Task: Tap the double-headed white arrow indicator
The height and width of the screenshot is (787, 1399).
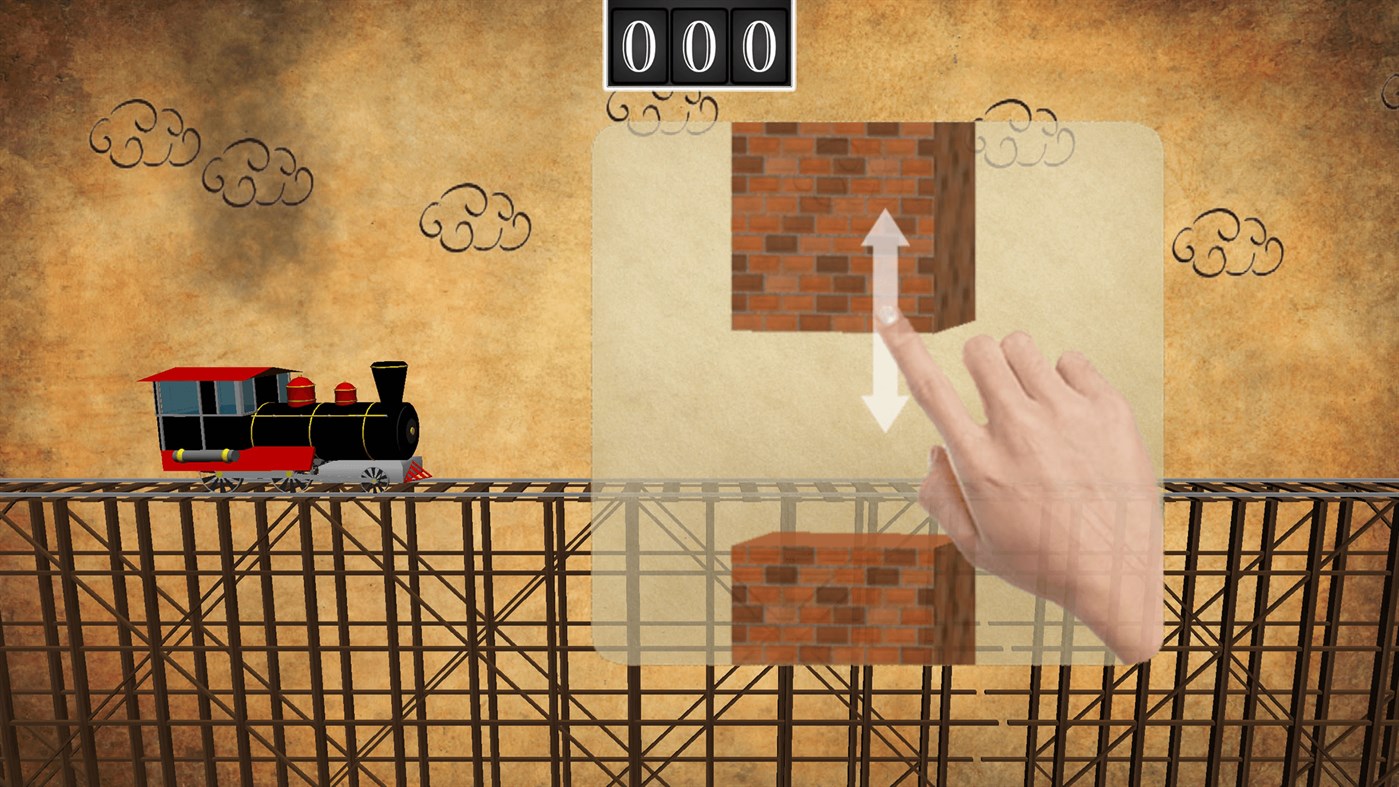Action: coord(884,315)
